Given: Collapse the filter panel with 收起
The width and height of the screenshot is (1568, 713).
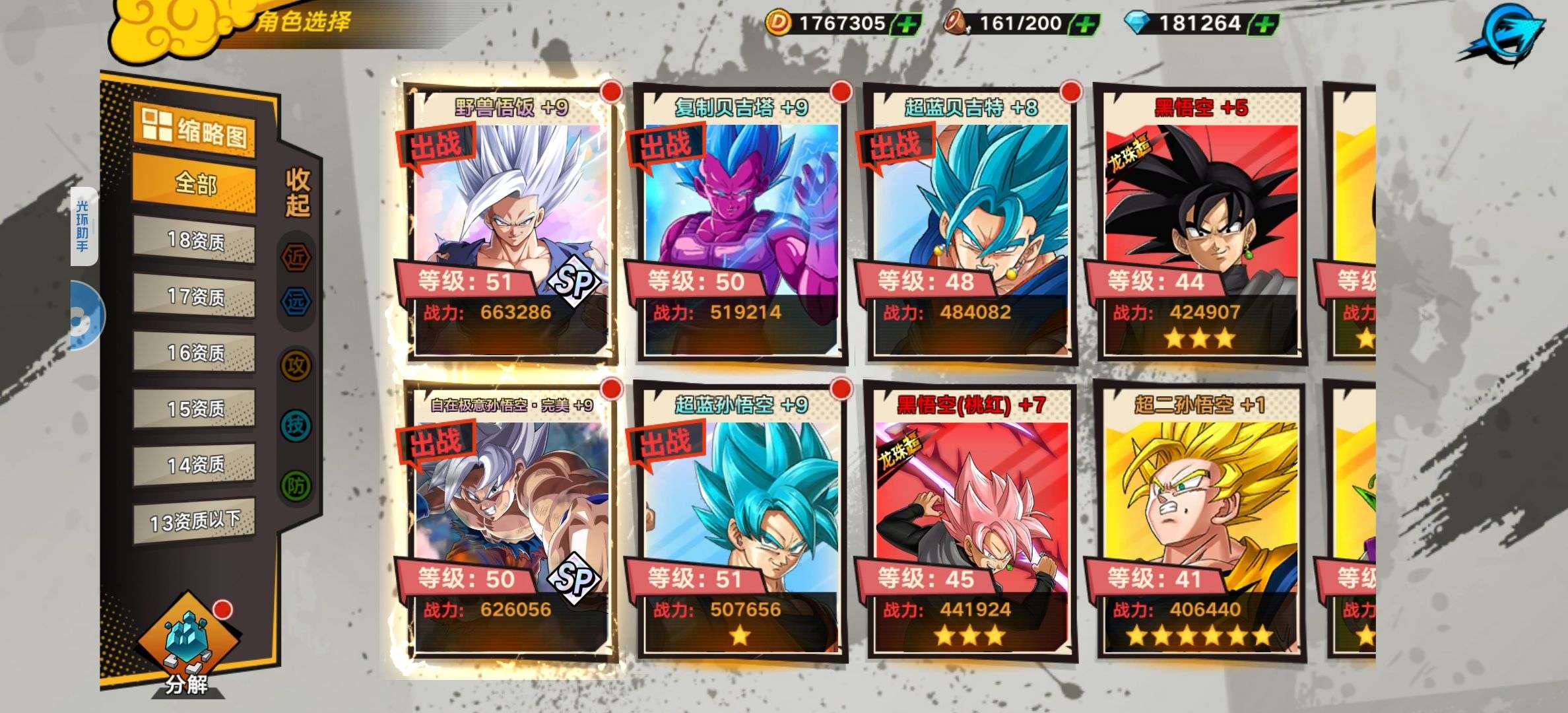Looking at the screenshot, I should (x=298, y=191).
